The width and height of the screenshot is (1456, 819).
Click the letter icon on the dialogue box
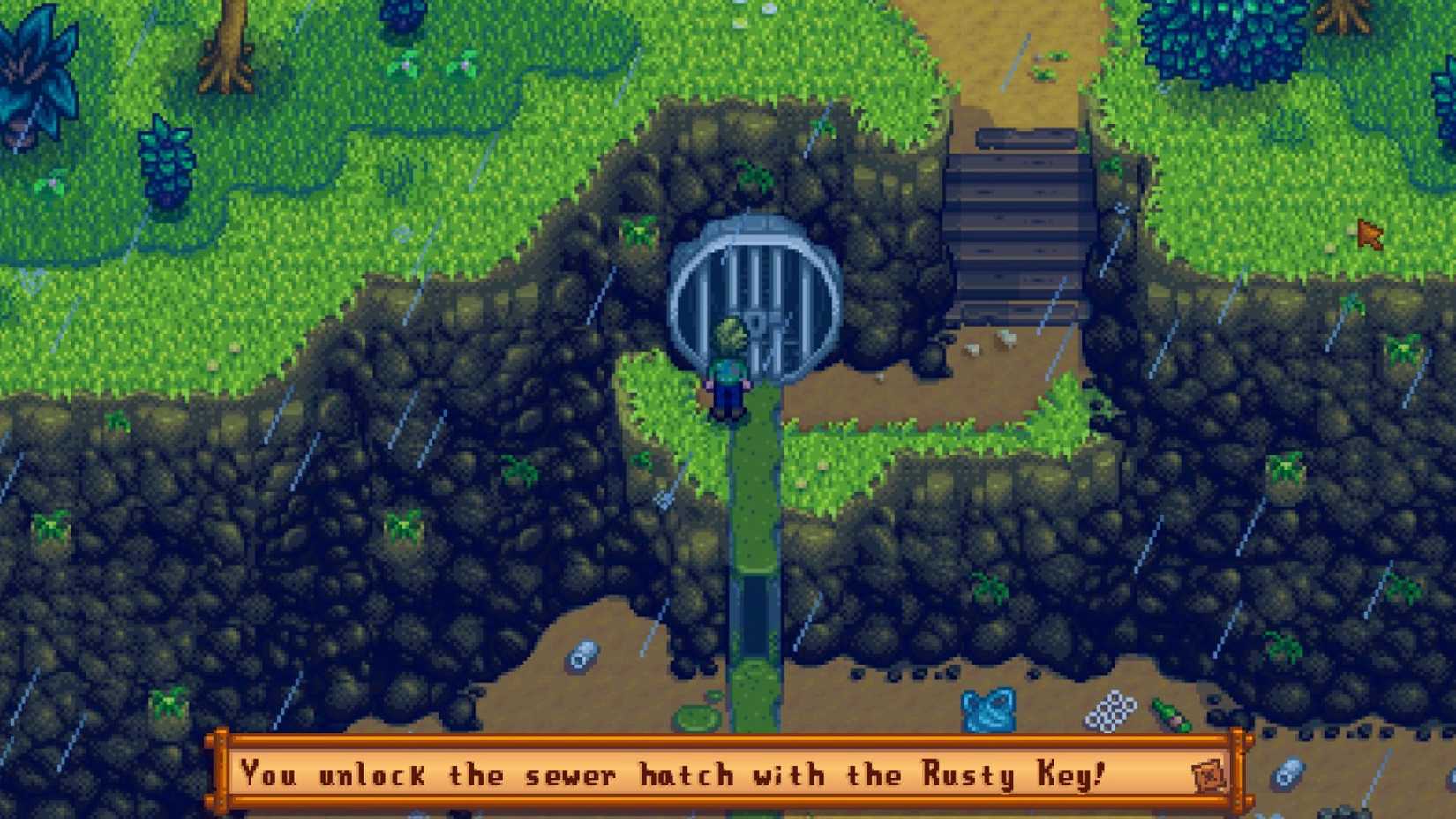pyautogui.click(x=1208, y=776)
